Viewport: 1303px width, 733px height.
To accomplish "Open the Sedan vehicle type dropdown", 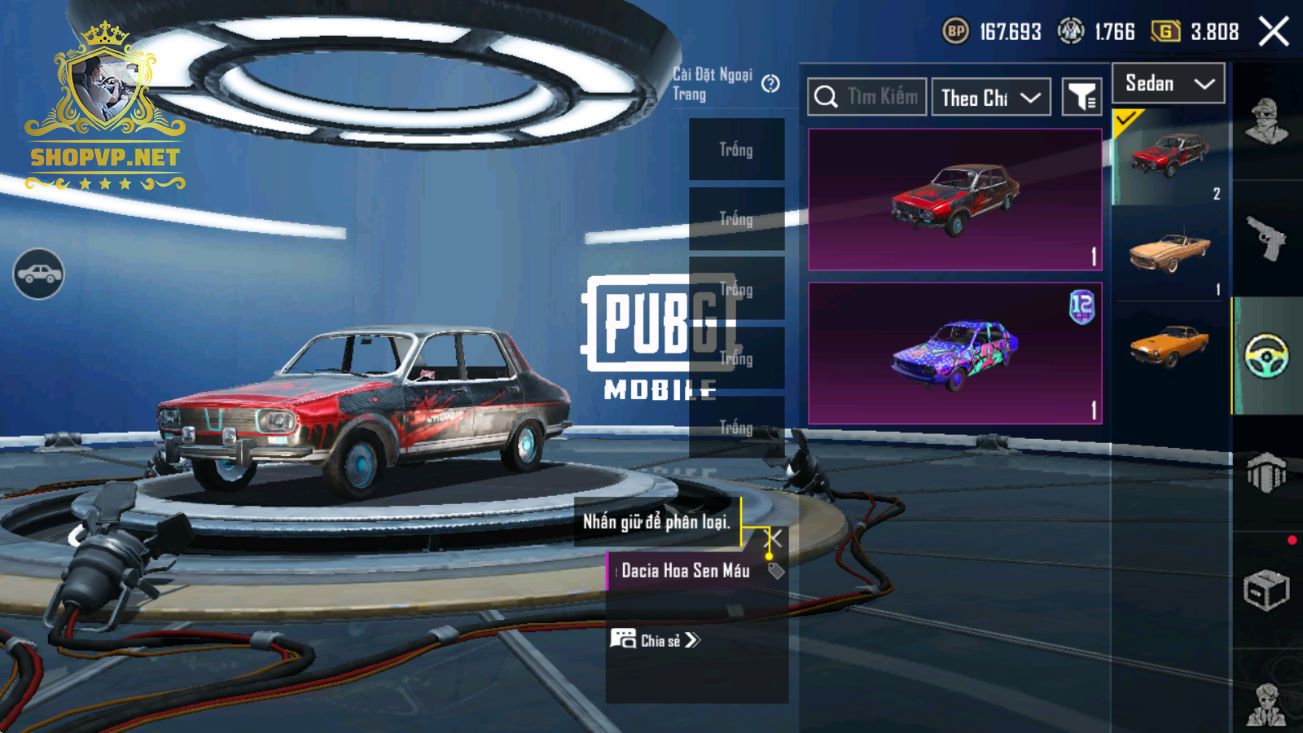I will 1168,84.
